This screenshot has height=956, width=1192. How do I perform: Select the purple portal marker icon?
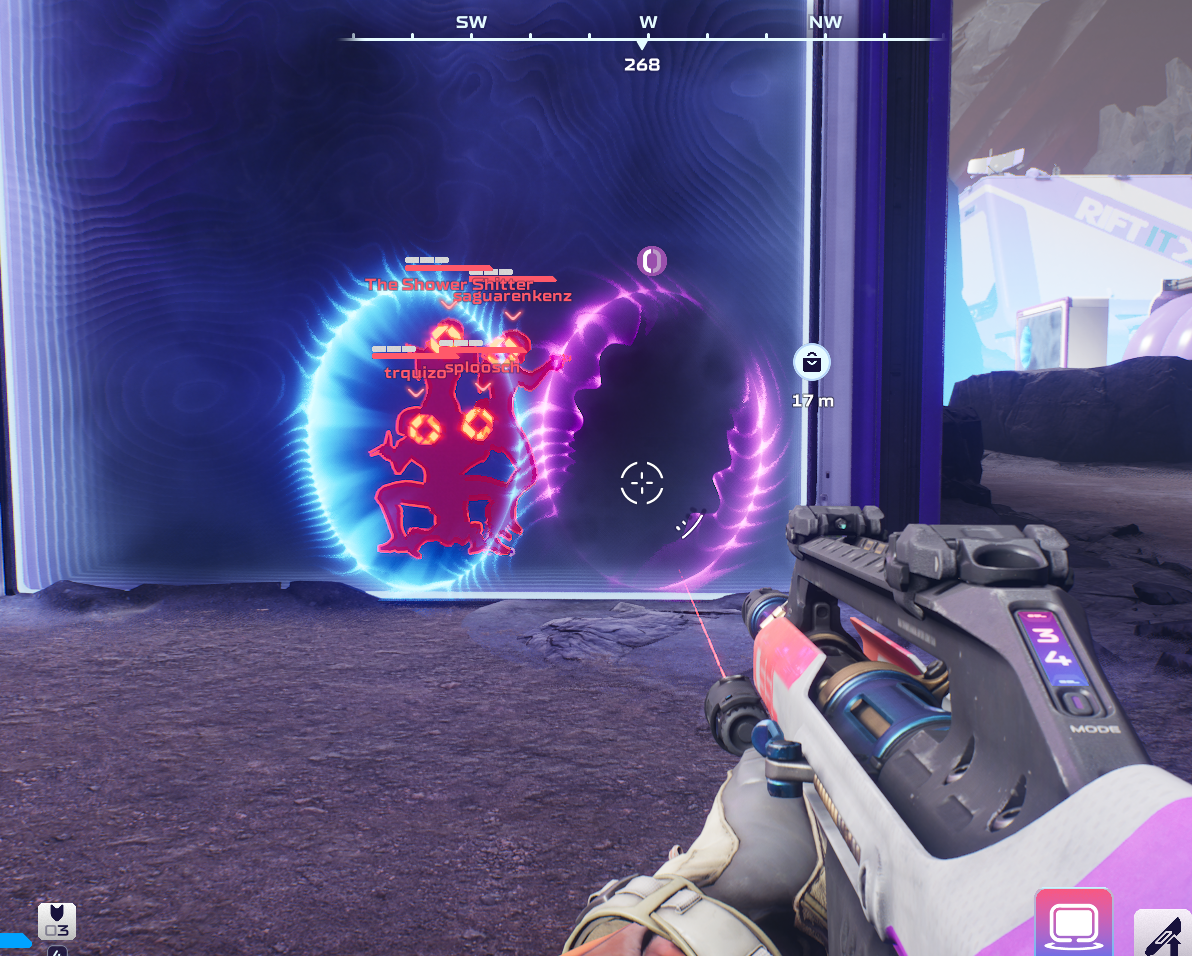[x=652, y=261]
